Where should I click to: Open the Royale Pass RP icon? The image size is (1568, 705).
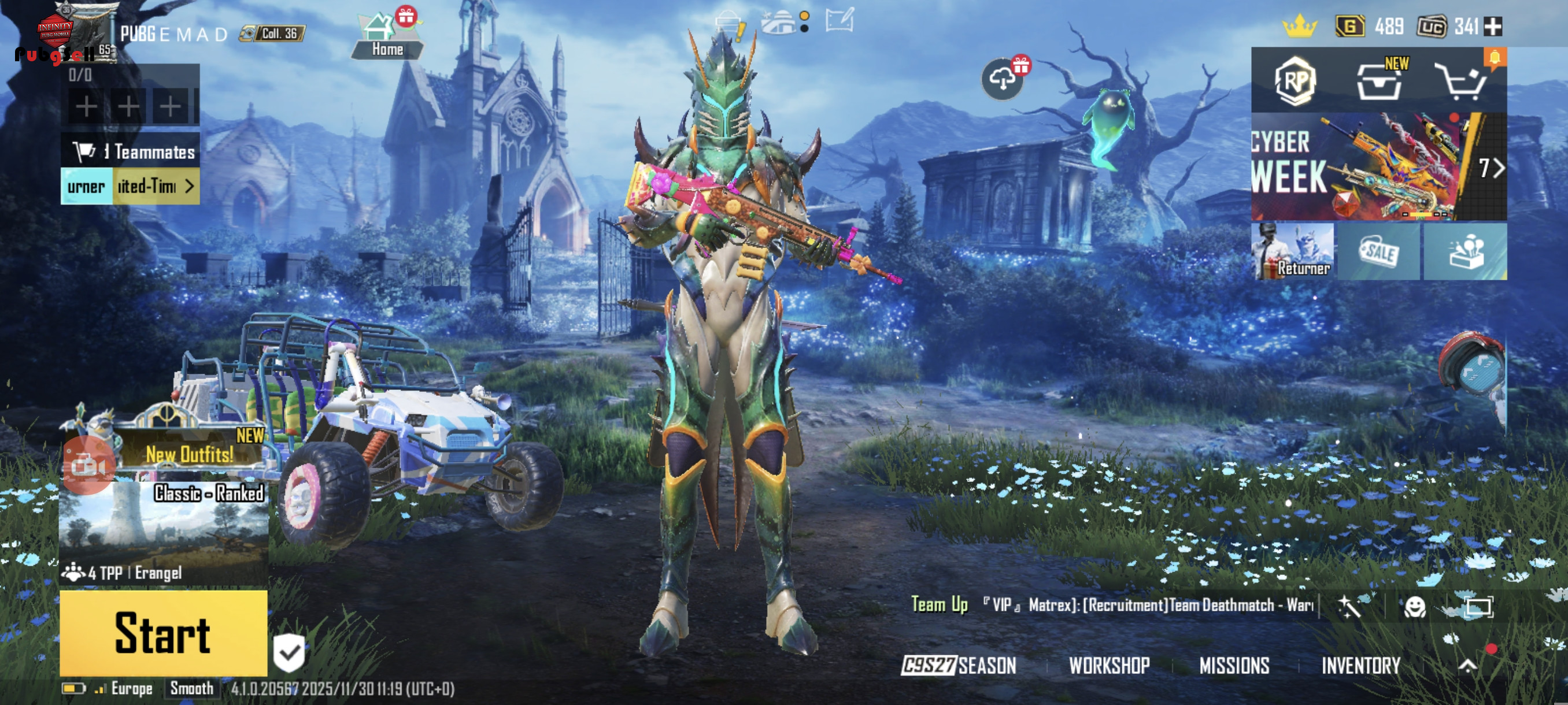pos(1295,81)
